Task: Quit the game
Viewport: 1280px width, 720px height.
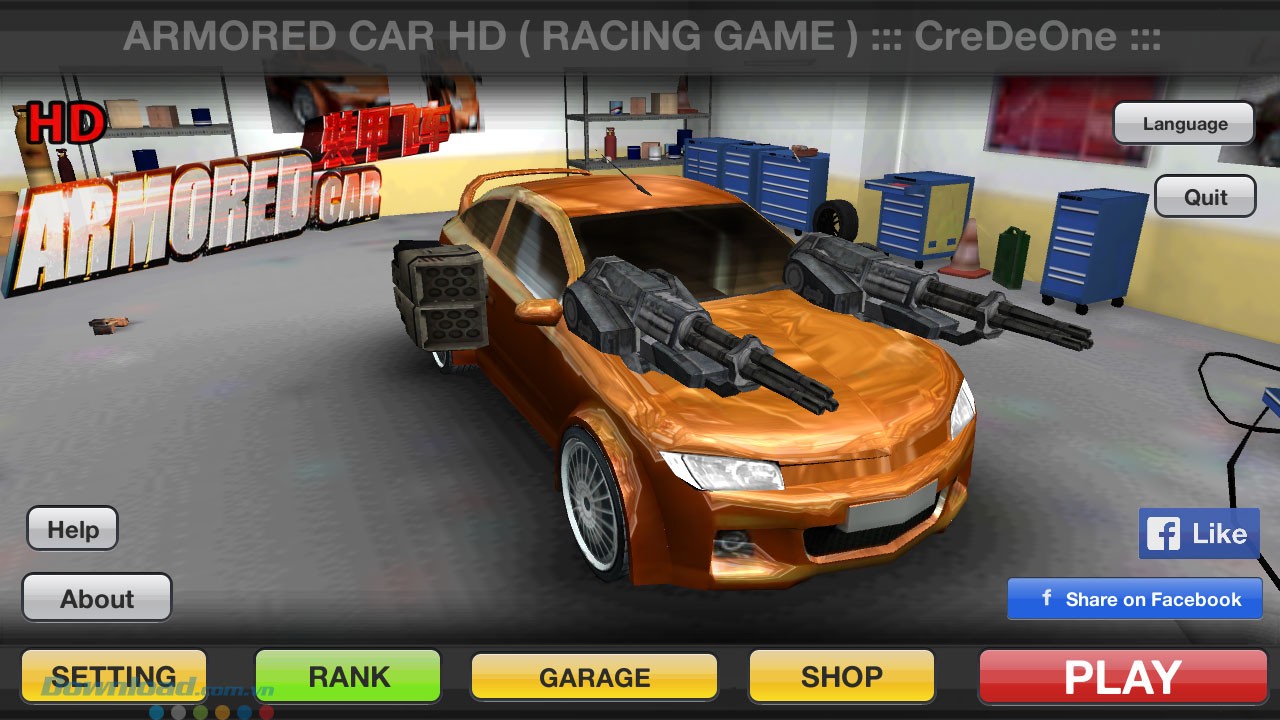Action: point(1205,196)
